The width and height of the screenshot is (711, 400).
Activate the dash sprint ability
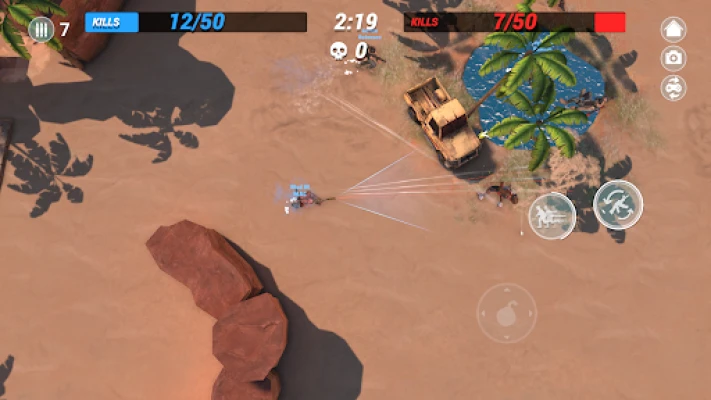click(552, 216)
